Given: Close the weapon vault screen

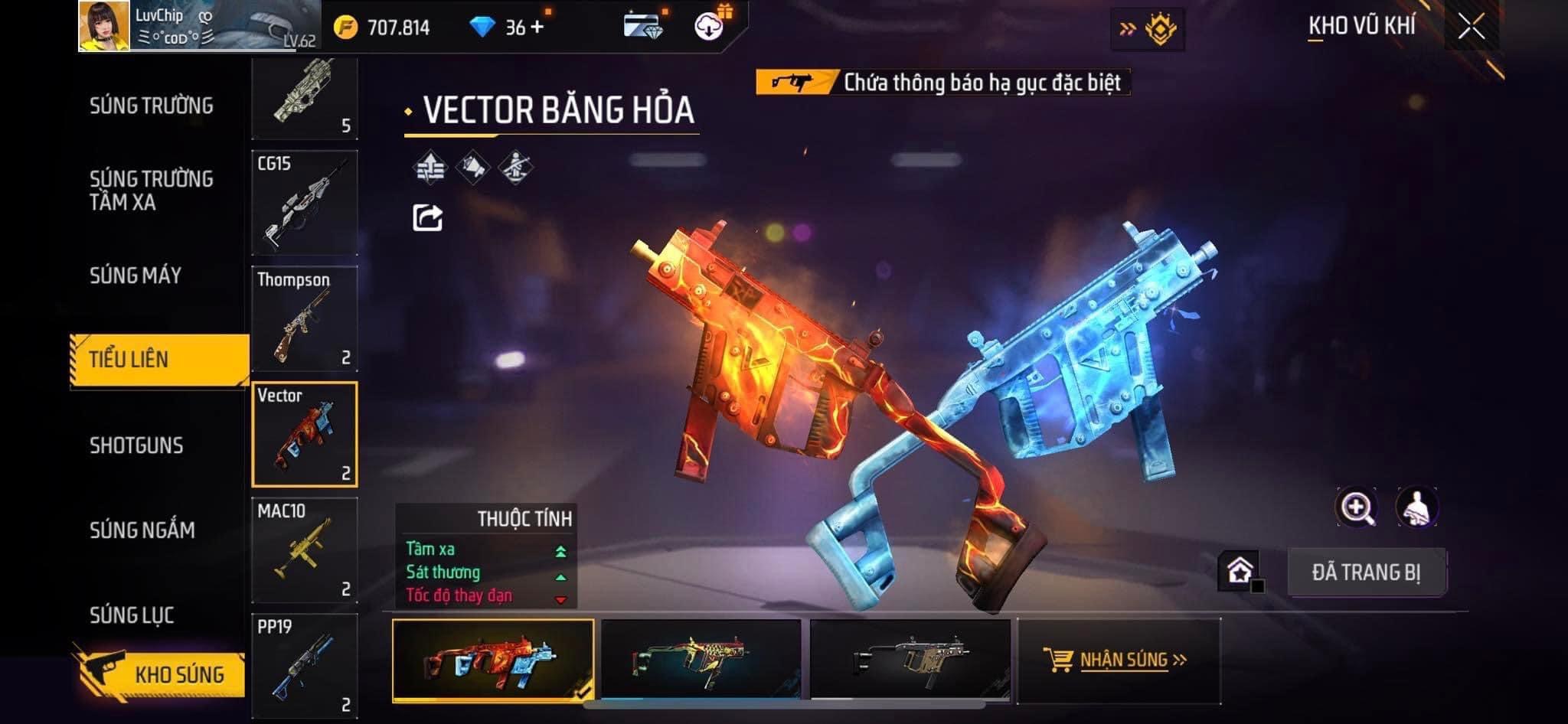Looking at the screenshot, I should [x=1471, y=28].
